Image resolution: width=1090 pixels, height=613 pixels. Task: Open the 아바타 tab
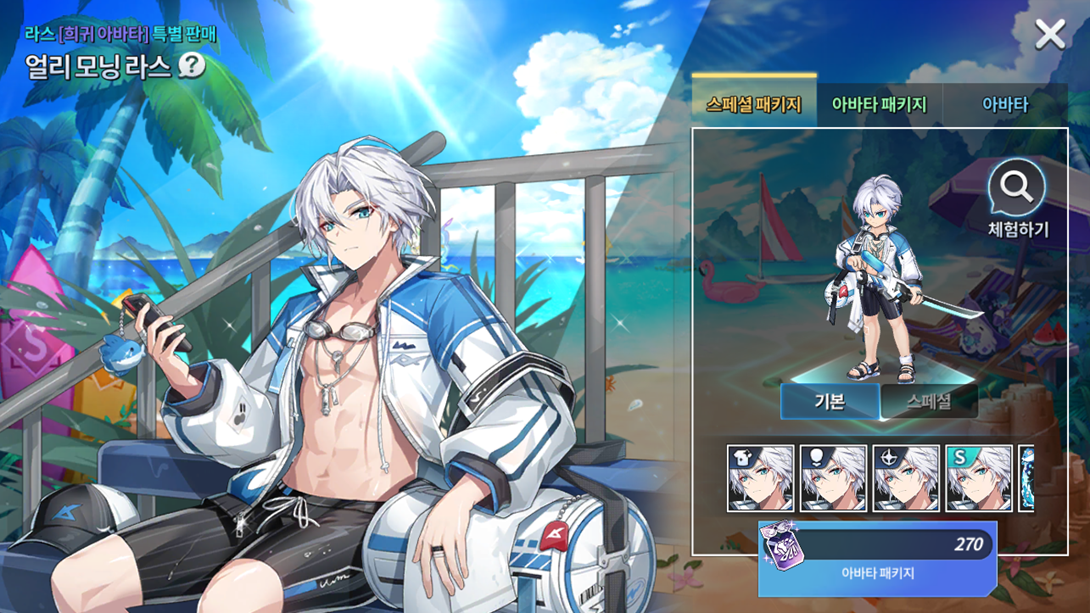tap(1004, 104)
